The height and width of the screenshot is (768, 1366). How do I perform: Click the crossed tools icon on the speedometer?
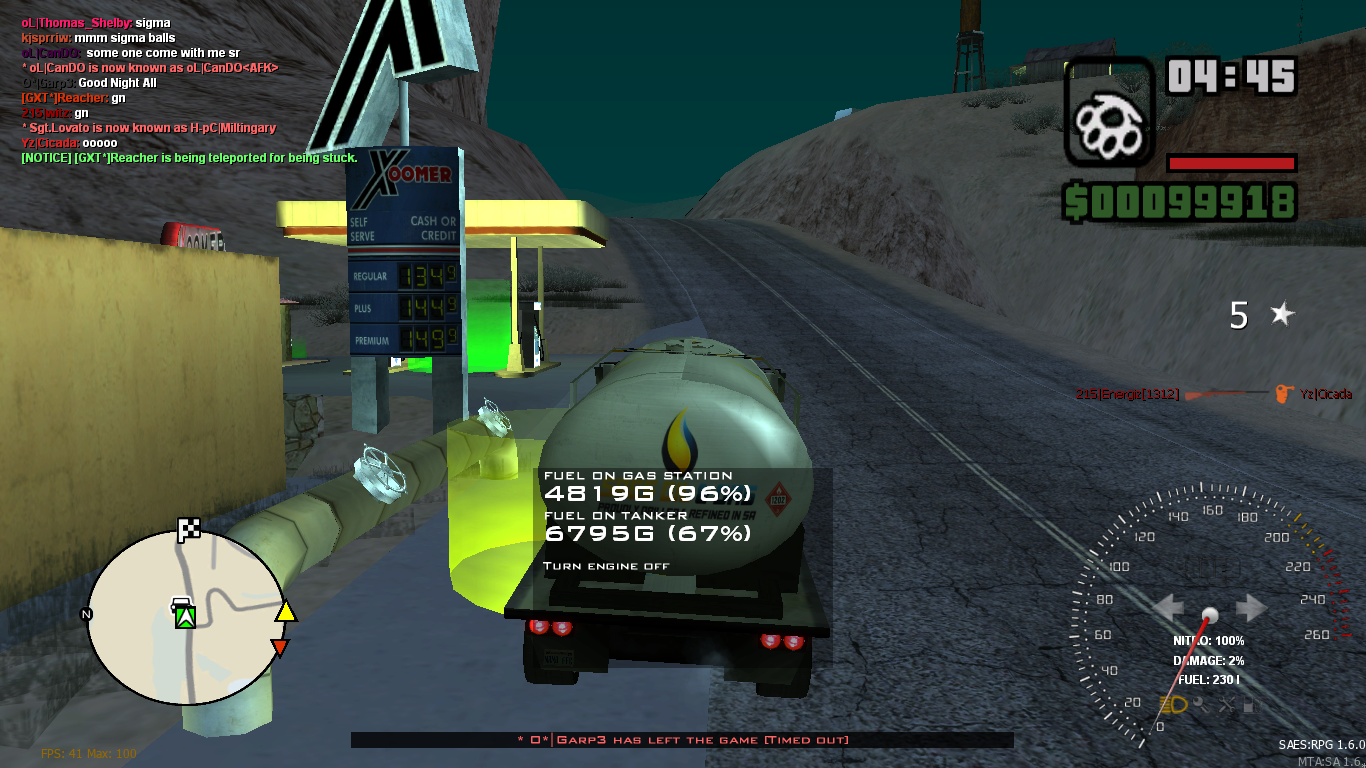point(1228,705)
